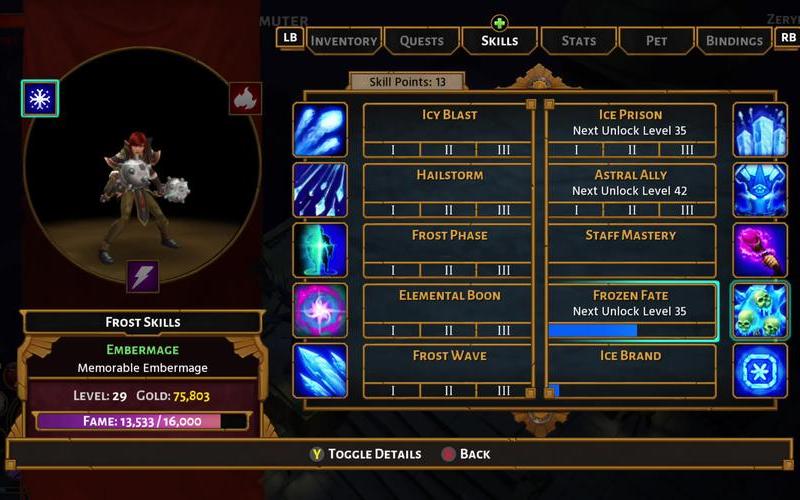Viewport: 800px width, 500px height.
Task: Switch to the Bindings tab
Action: pyautogui.click(x=734, y=41)
